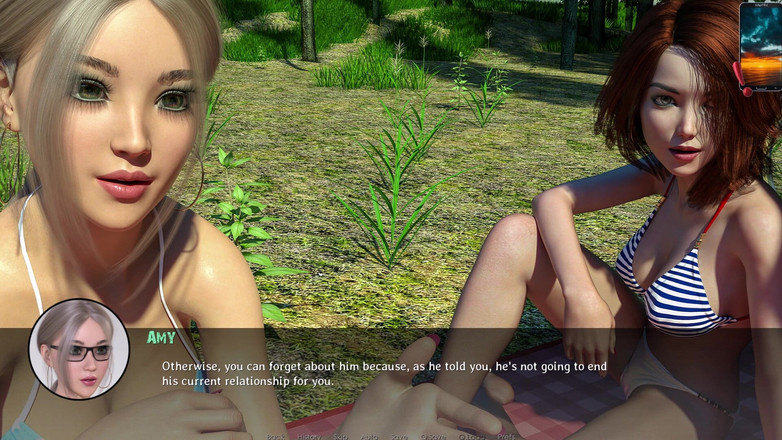This screenshot has width=782, height=440.
Task: Open the Save game screen
Action: tap(400, 436)
